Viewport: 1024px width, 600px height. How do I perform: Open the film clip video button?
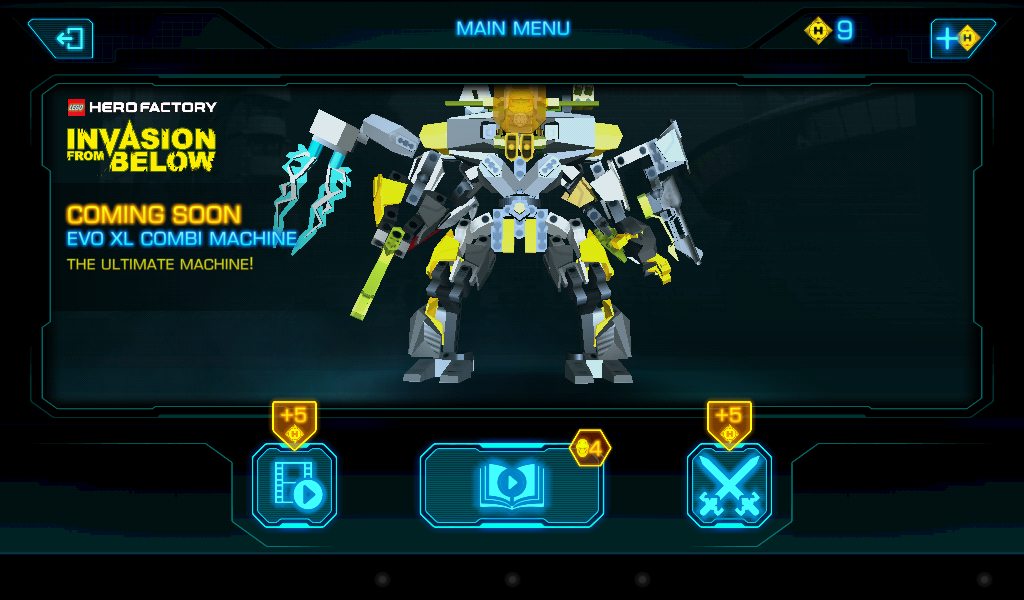[x=295, y=486]
